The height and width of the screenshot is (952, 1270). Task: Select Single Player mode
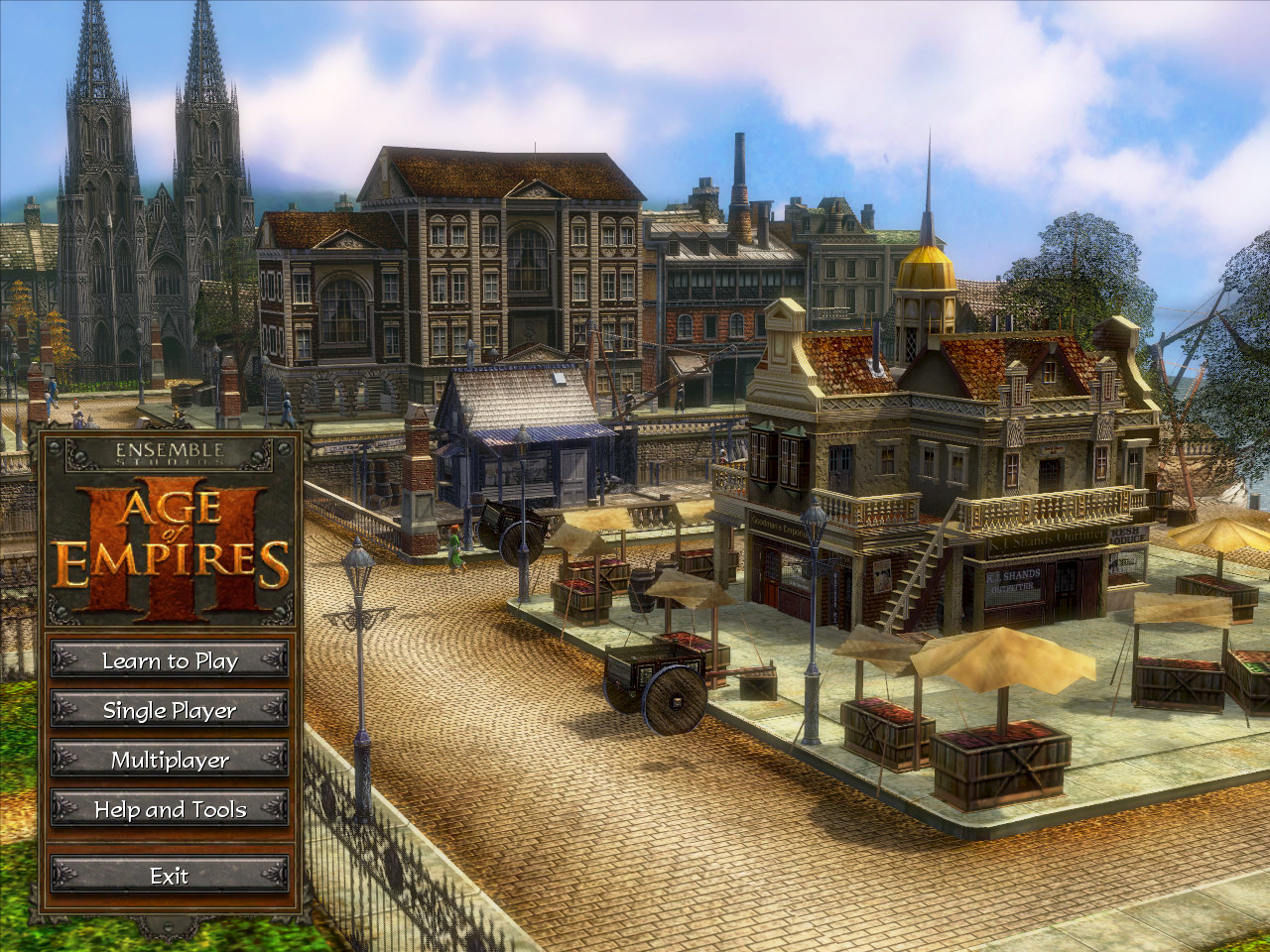tap(170, 710)
